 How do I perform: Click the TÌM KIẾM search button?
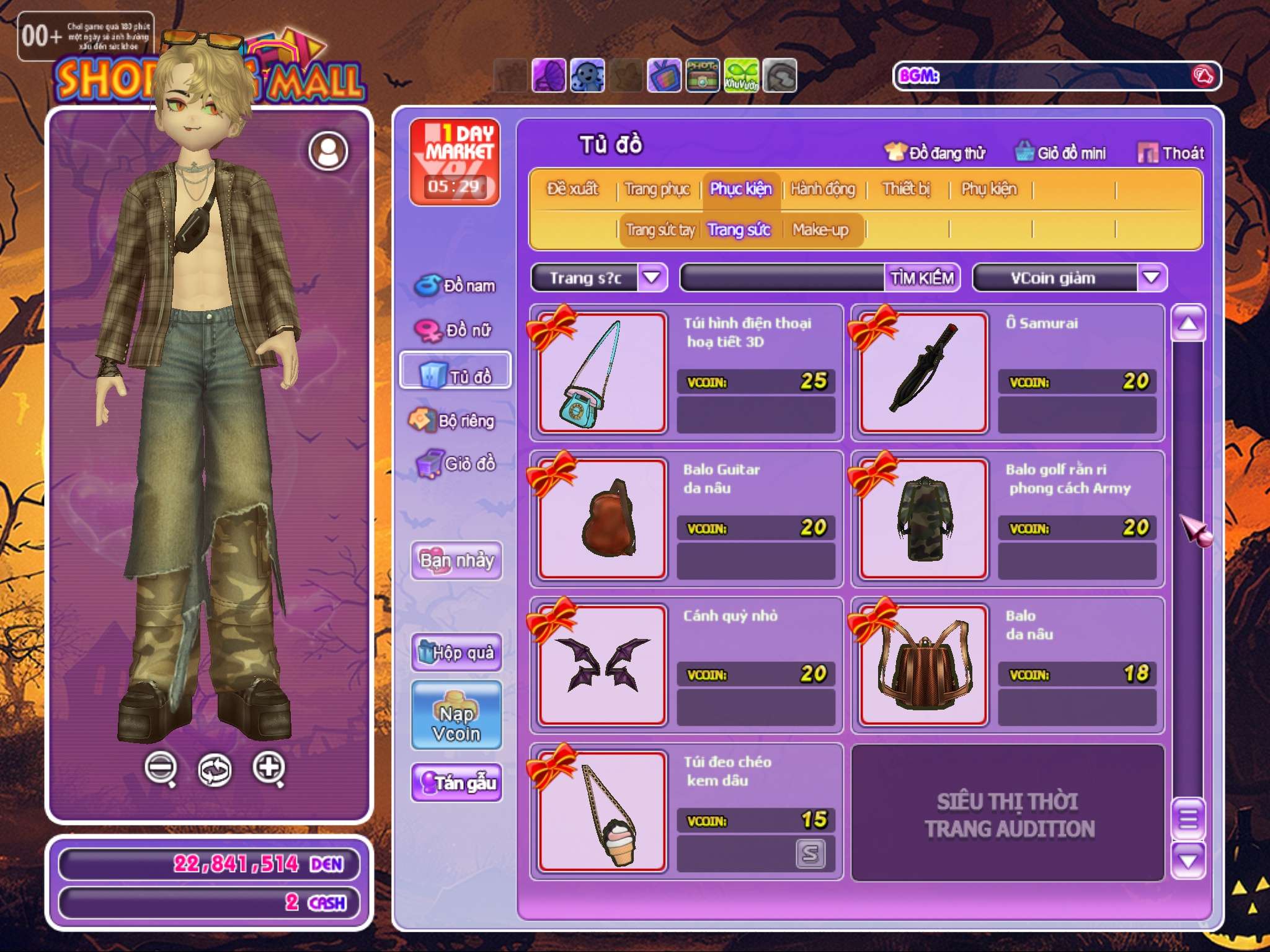pyautogui.click(x=921, y=278)
